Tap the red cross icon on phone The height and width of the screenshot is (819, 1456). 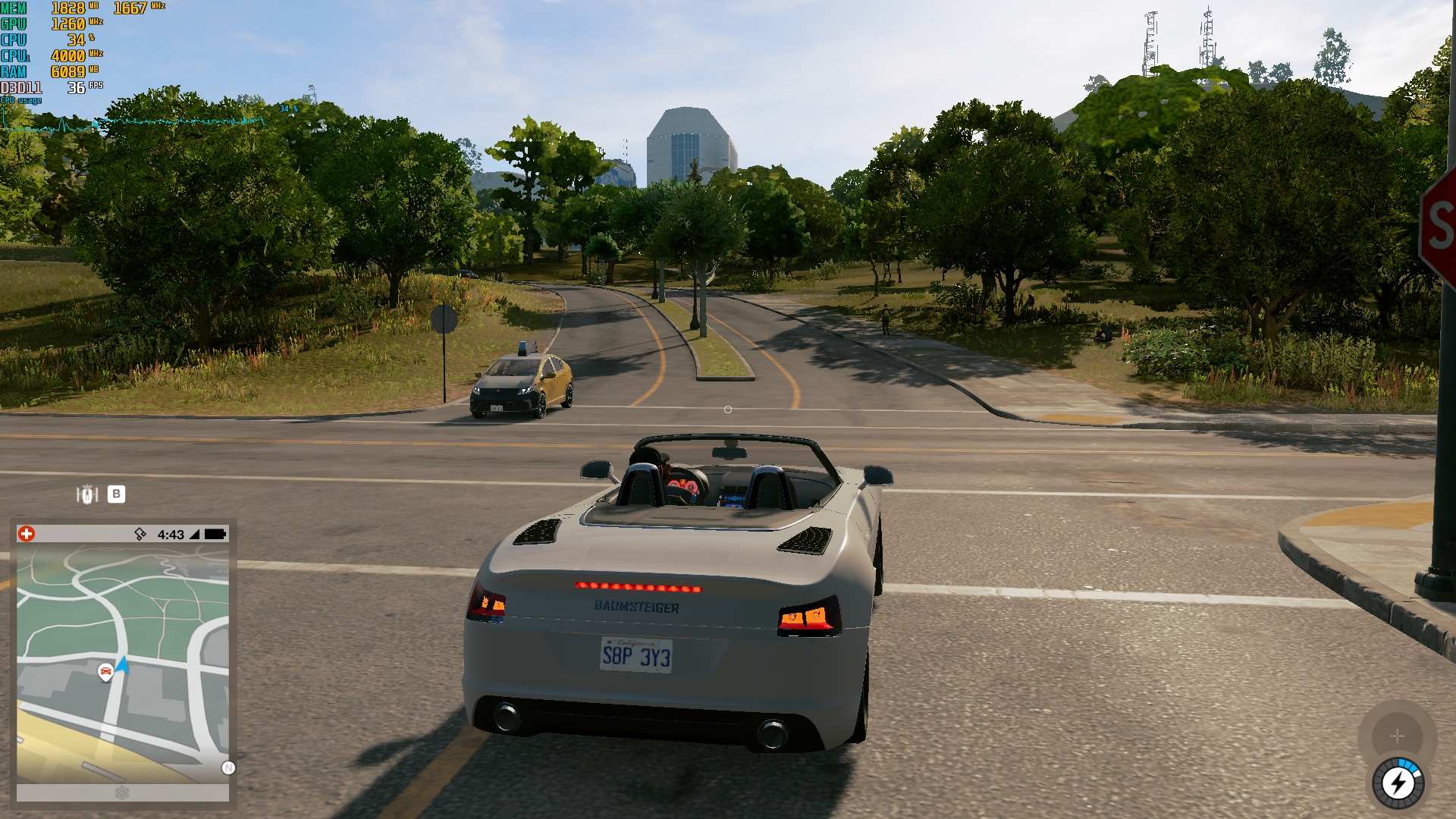[27, 534]
